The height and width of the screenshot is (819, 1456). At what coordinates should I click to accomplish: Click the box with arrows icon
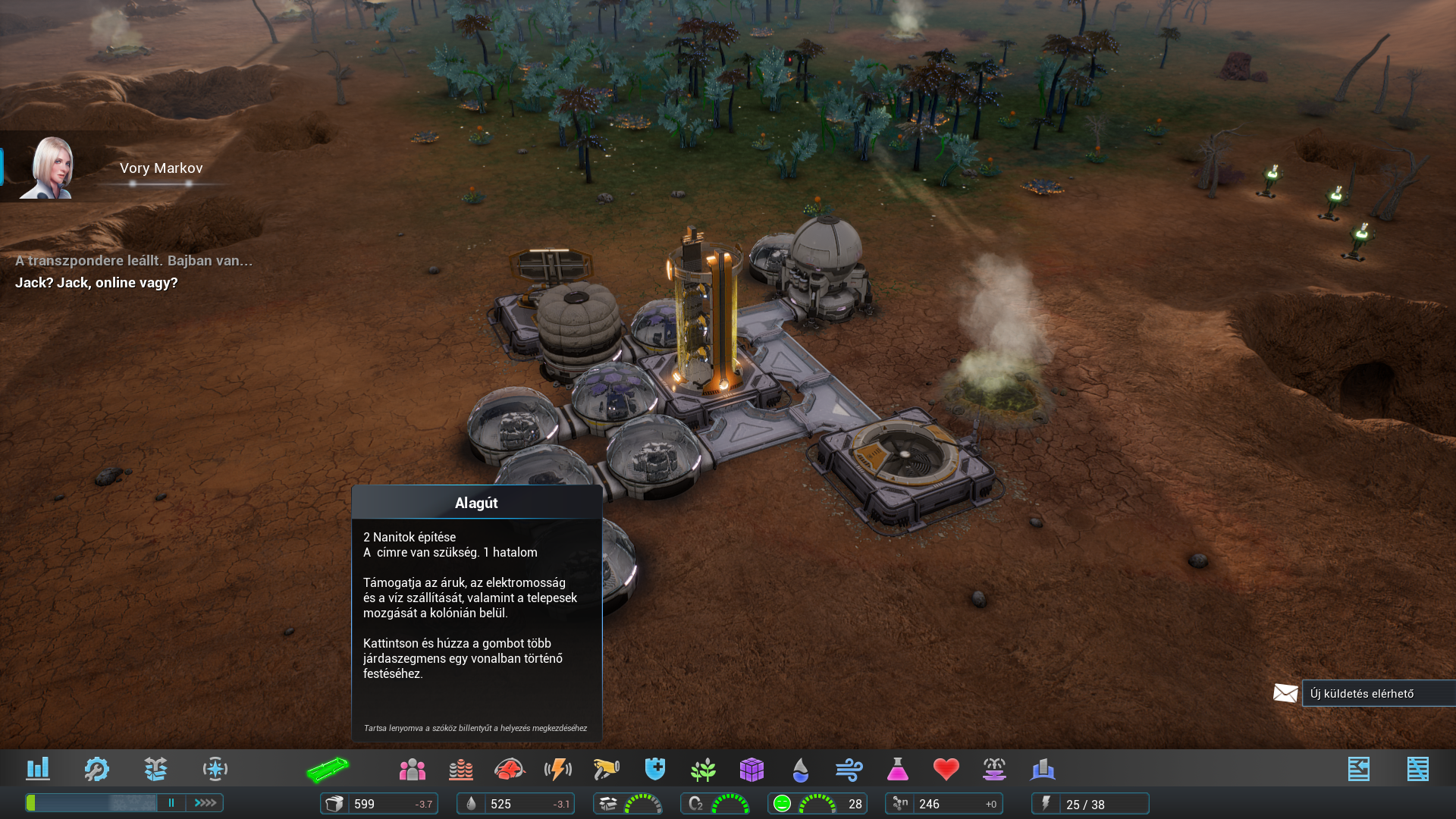click(x=155, y=769)
